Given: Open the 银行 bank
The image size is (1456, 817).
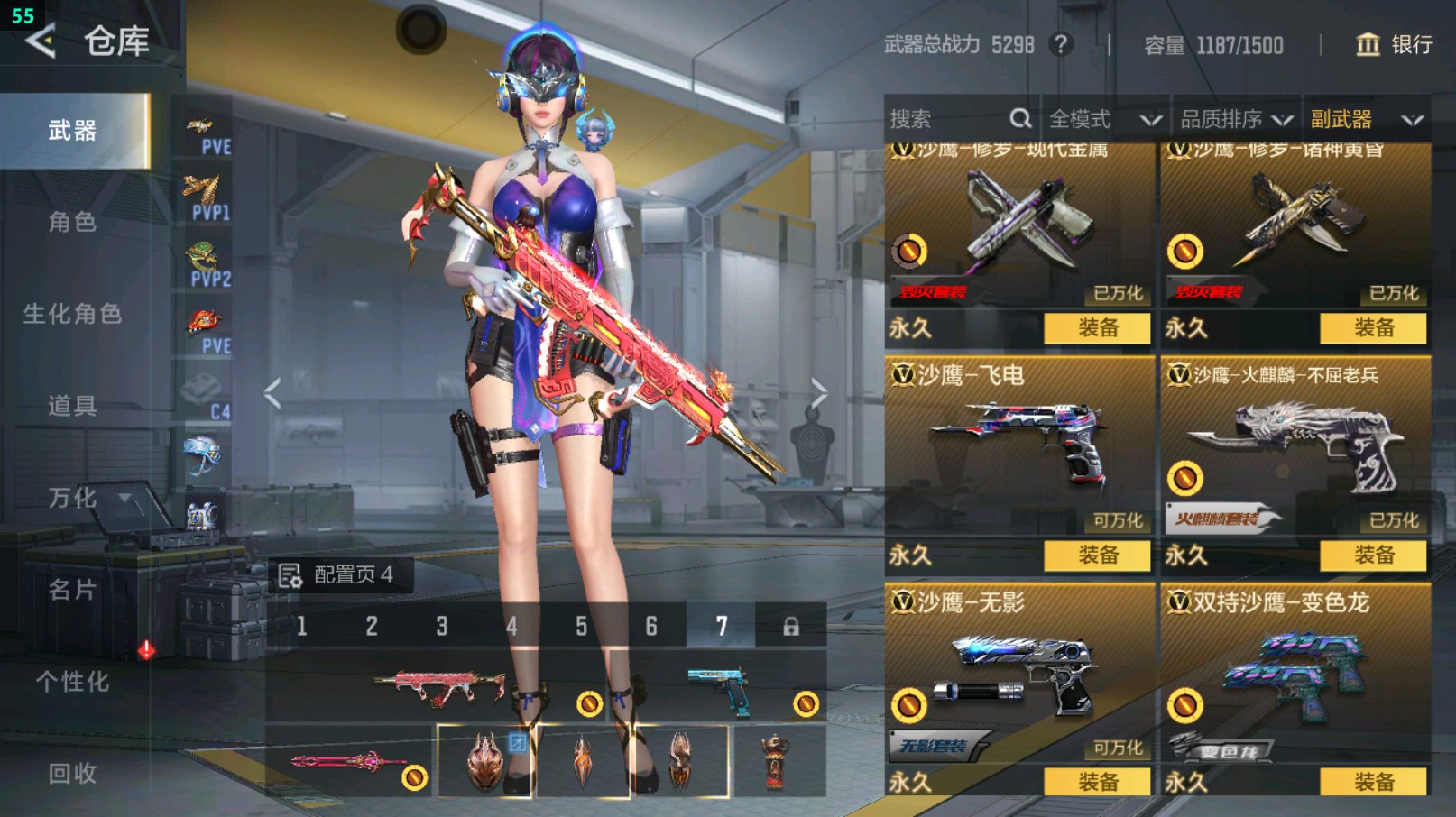Looking at the screenshot, I should tap(1394, 45).
